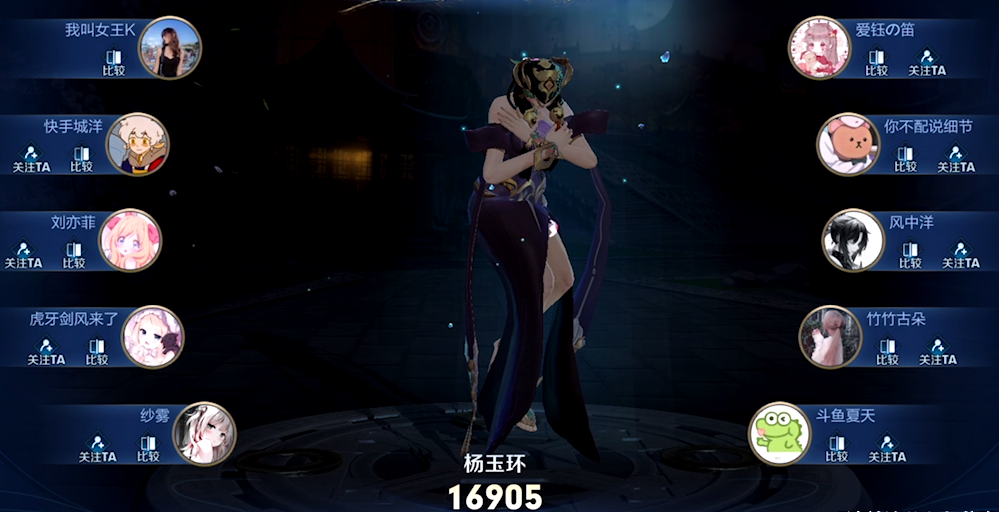Follow the player 快手城洋

[x=31, y=159]
